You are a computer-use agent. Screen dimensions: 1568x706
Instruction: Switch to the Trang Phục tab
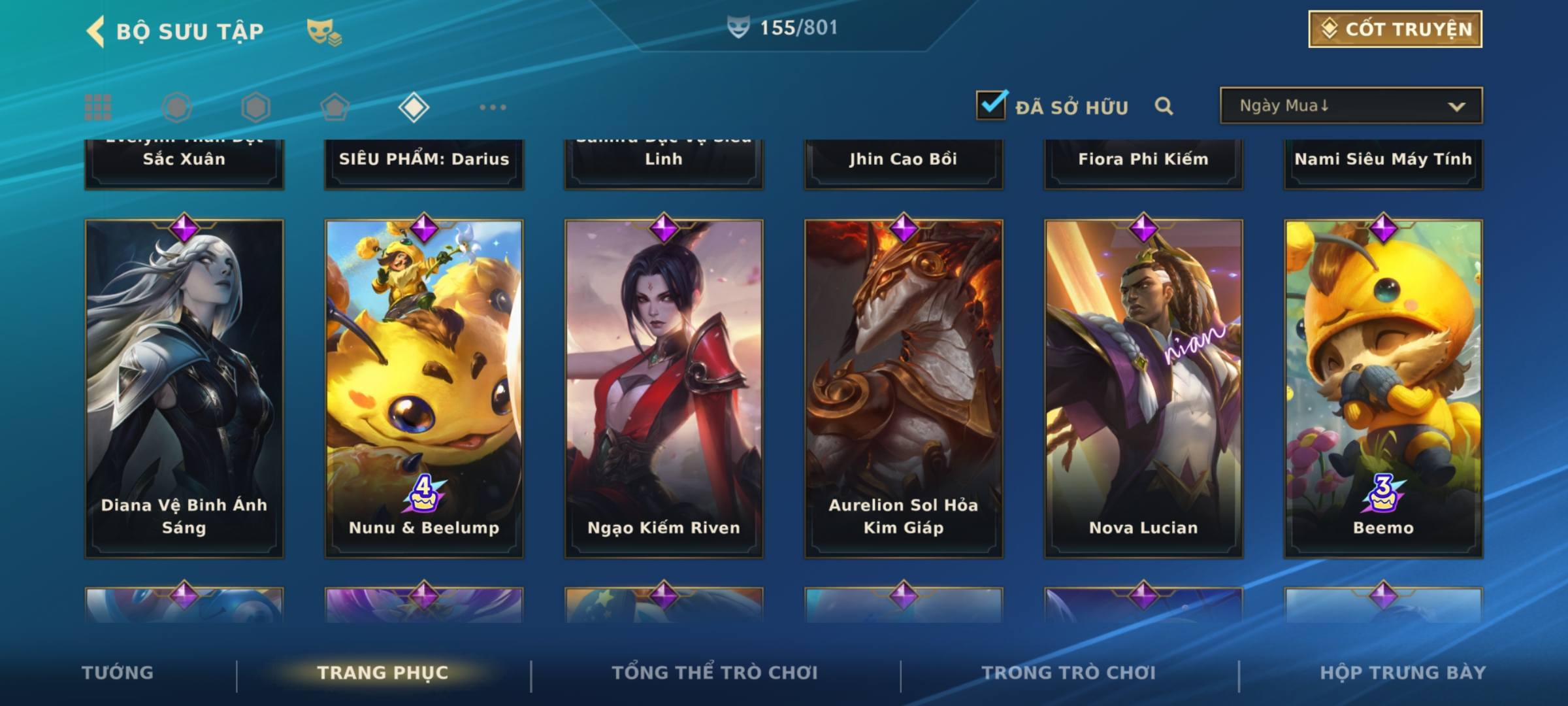coord(383,673)
